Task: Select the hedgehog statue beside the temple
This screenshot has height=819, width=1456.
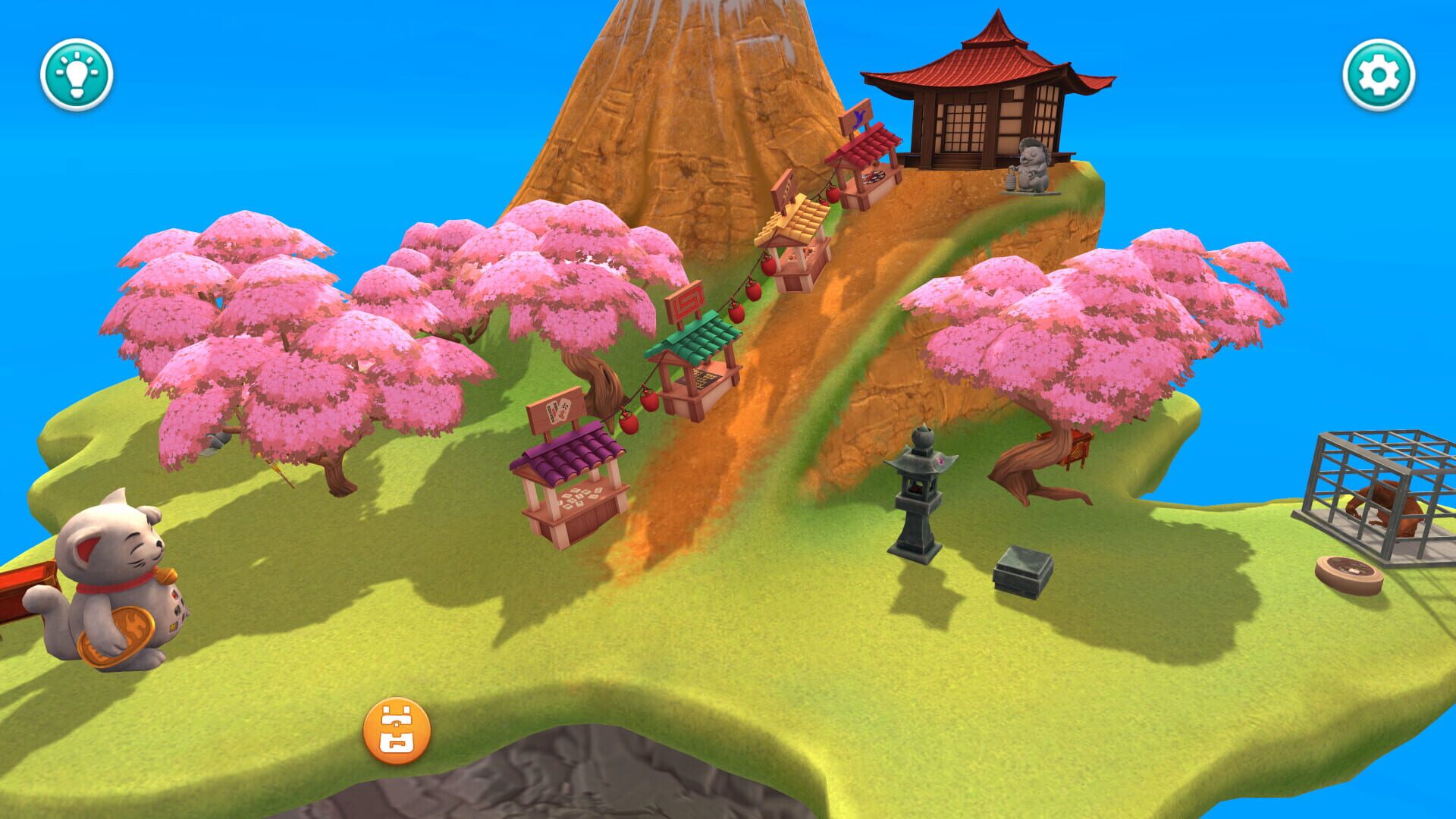Action: coord(1031,163)
